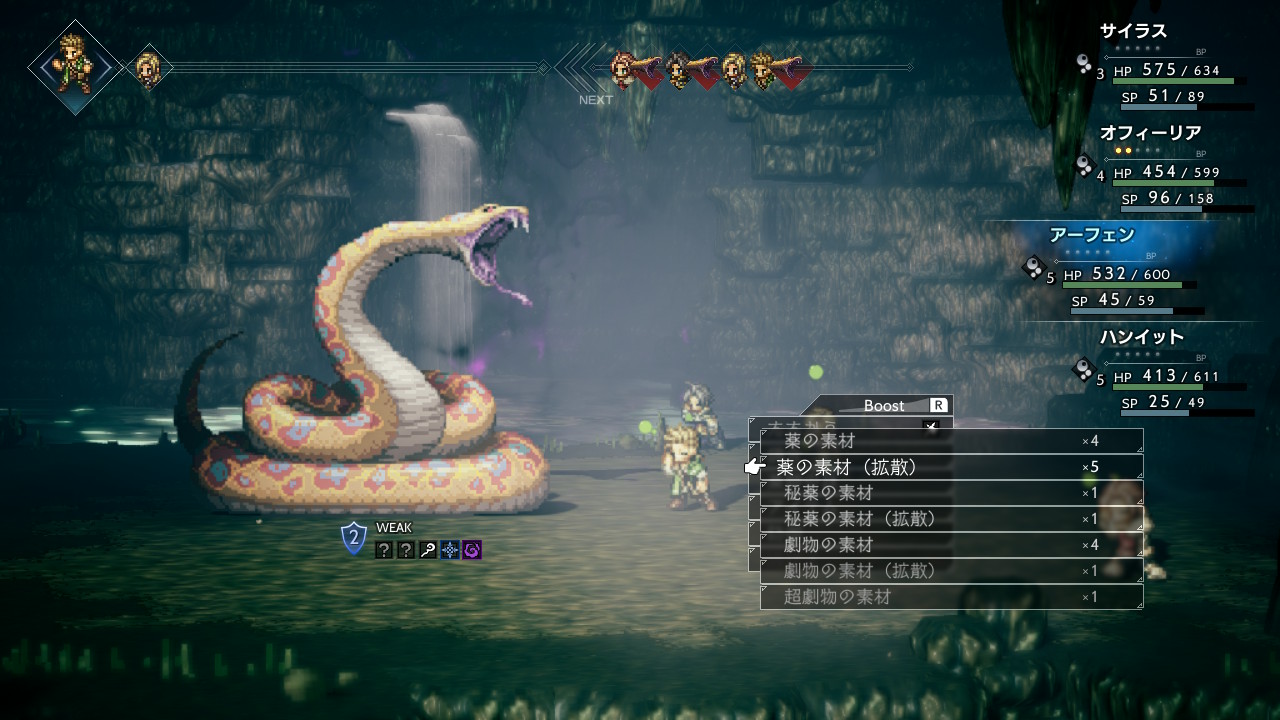Select 薬の素材 from the ingredient list
Viewport: 1280px width, 720px height.
pos(950,441)
